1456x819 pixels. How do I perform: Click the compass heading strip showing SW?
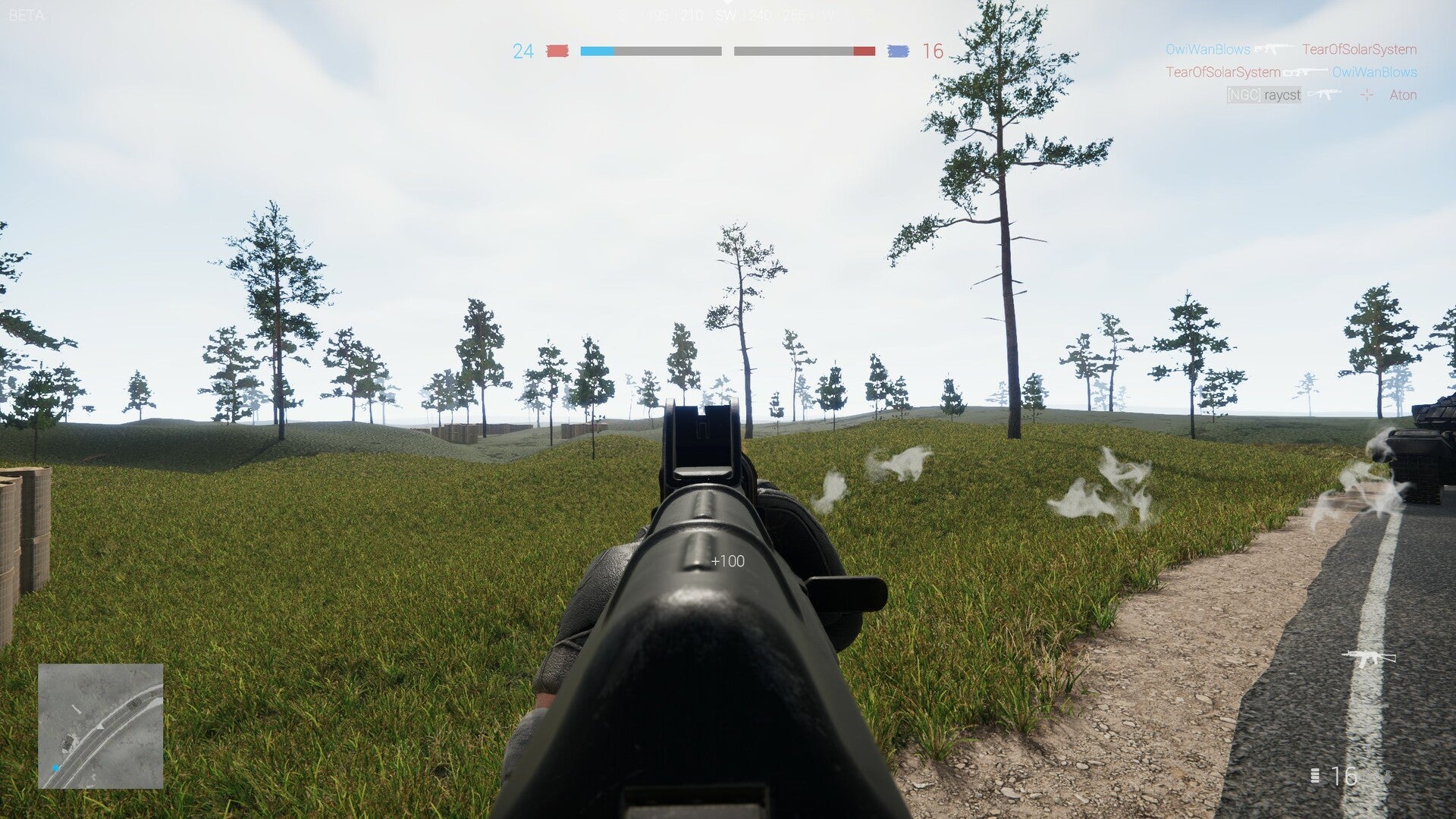pyautogui.click(x=726, y=15)
